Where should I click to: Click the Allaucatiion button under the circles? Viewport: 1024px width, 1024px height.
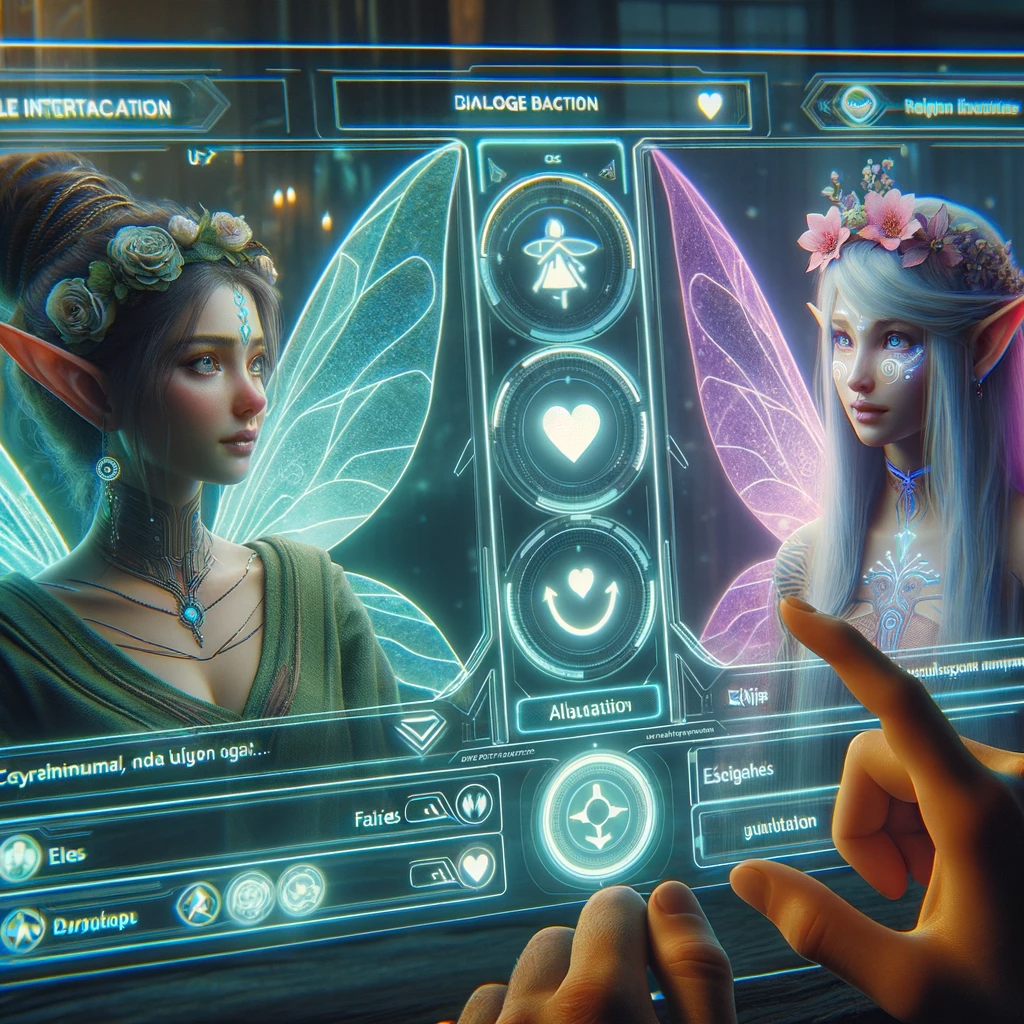pos(588,709)
